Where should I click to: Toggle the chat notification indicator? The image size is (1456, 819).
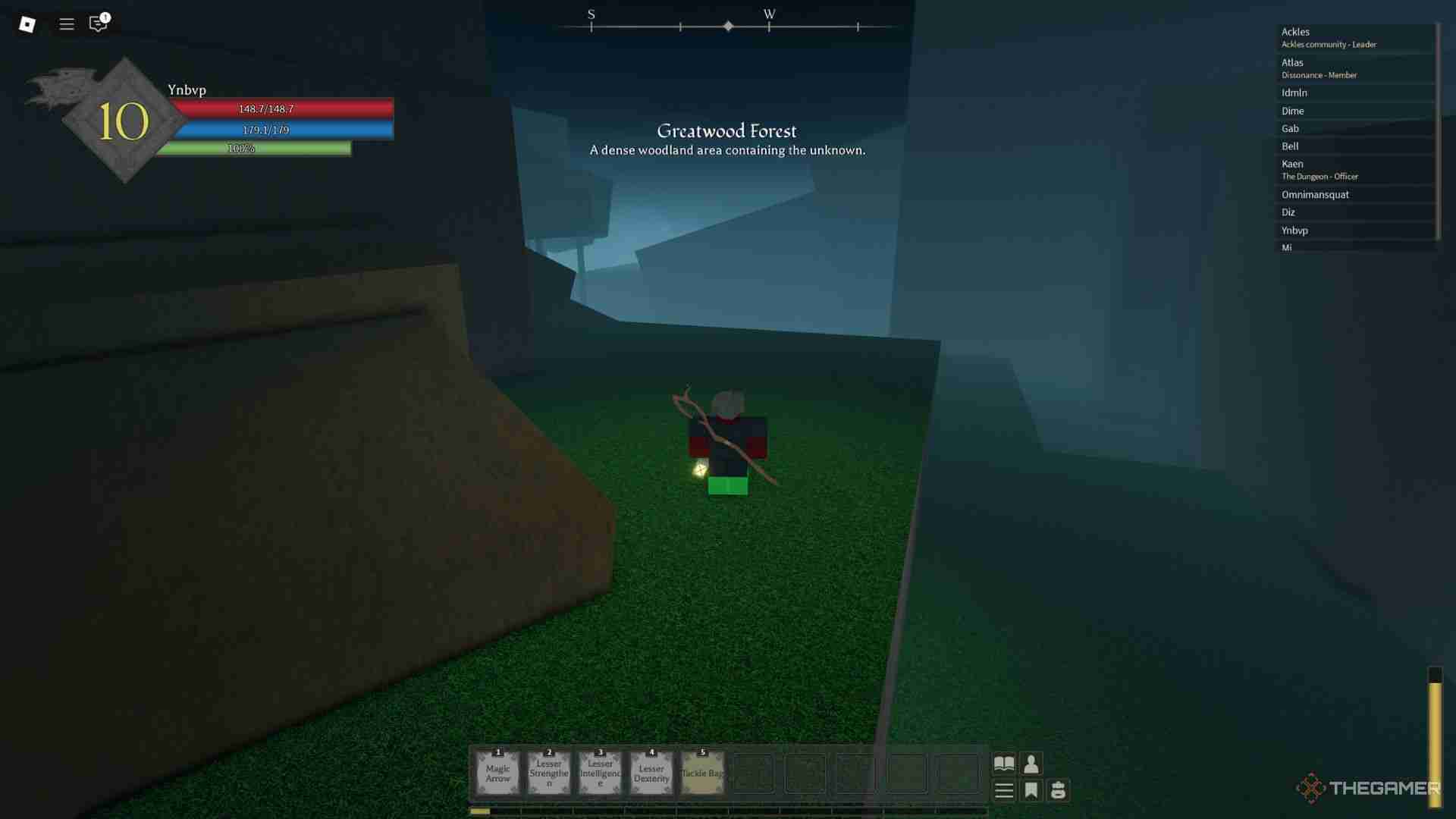[105, 15]
